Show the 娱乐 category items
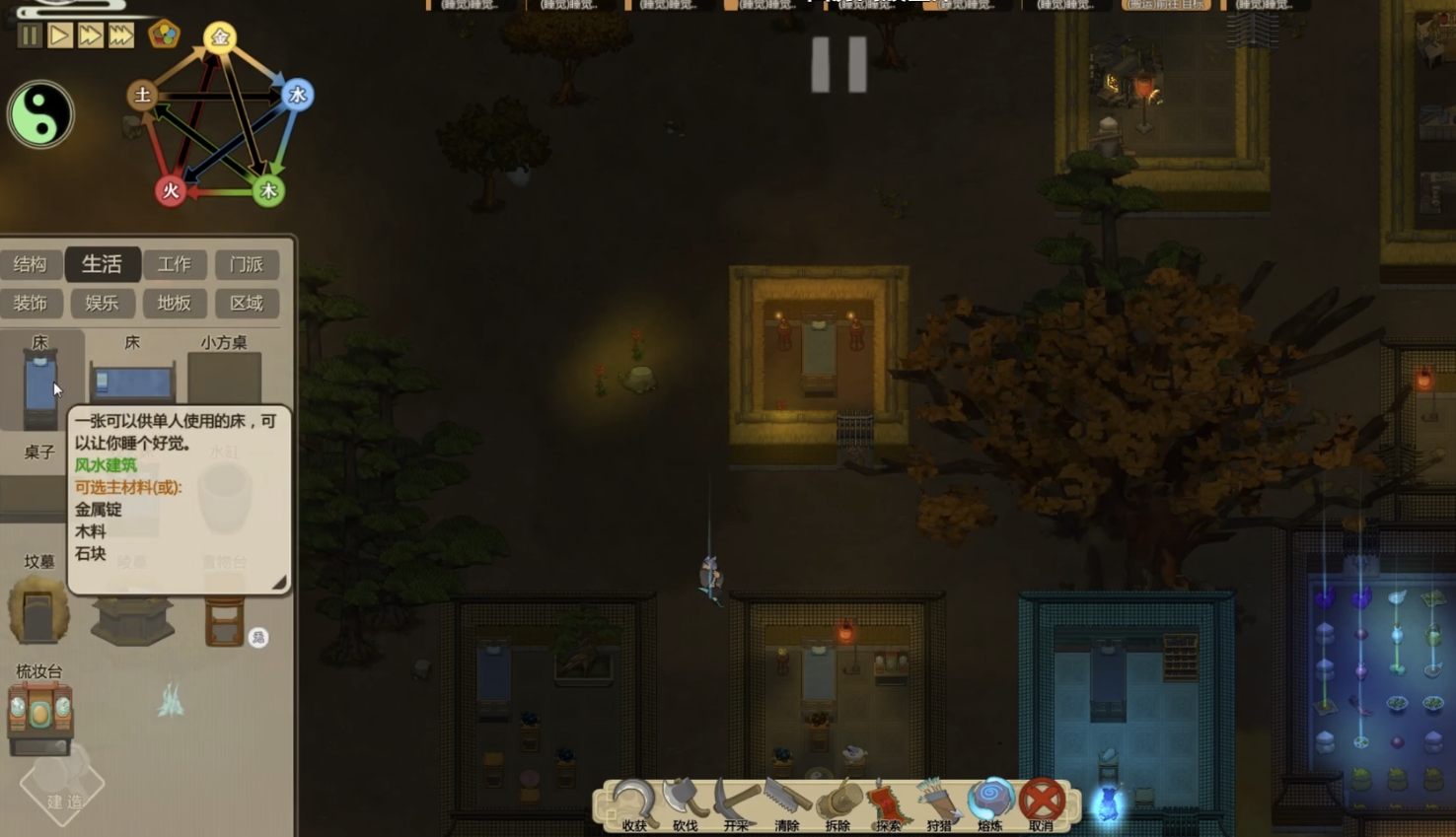 102,303
